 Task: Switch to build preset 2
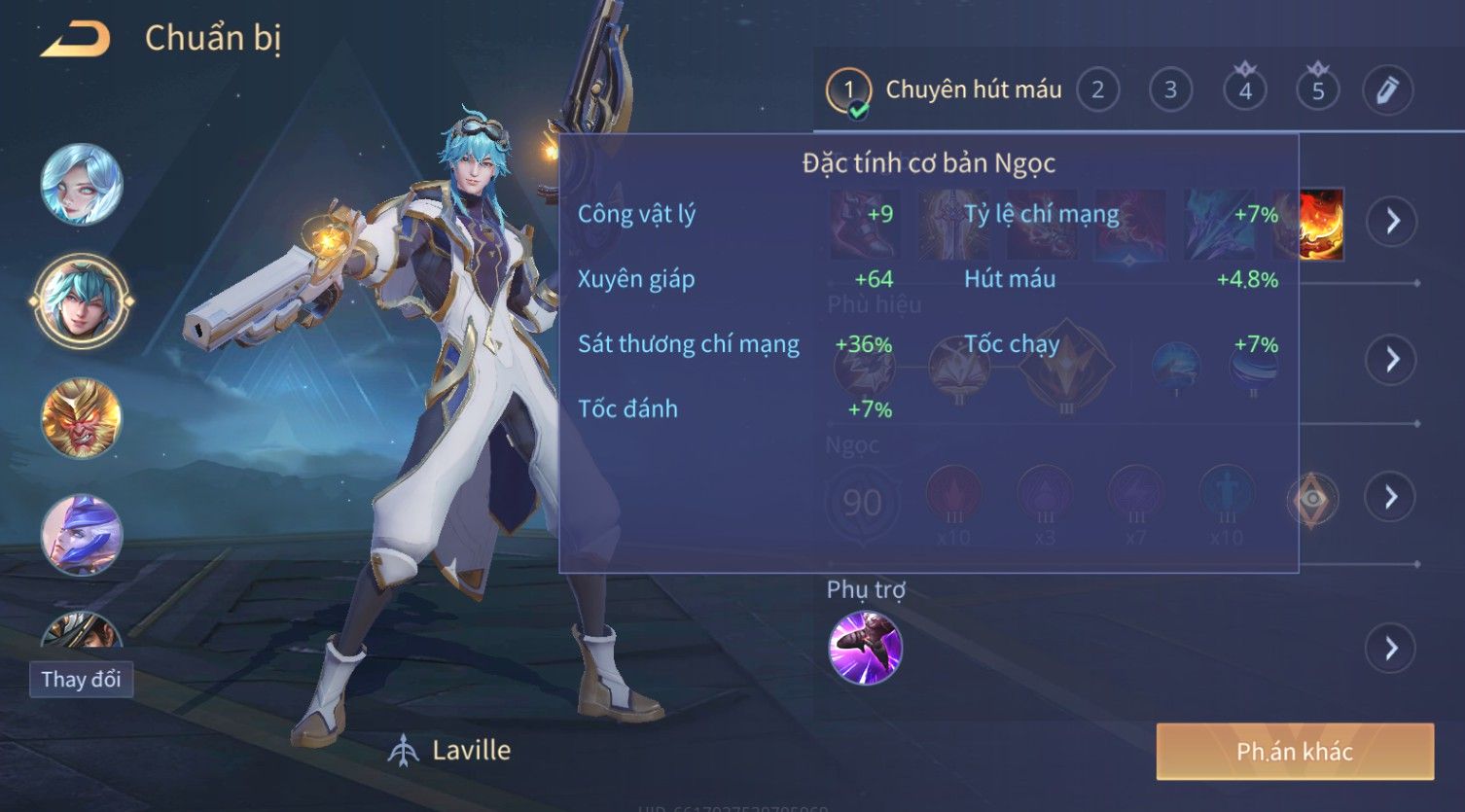click(x=1097, y=90)
